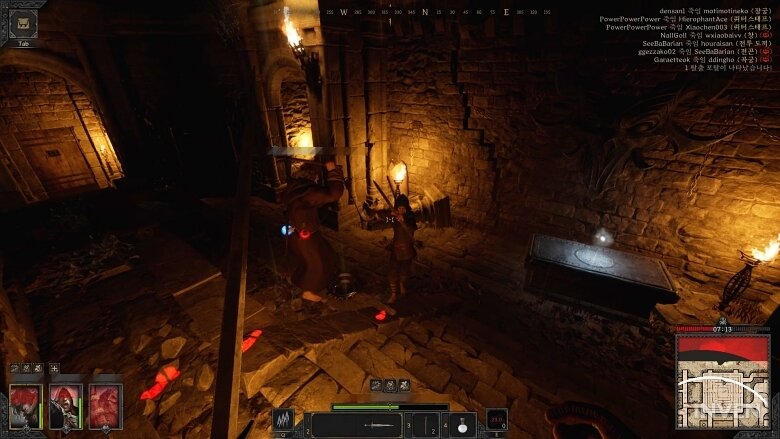The width and height of the screenshot is (780, 439).
Task: Open the inventory chest icon
Action: coord(23,22)
